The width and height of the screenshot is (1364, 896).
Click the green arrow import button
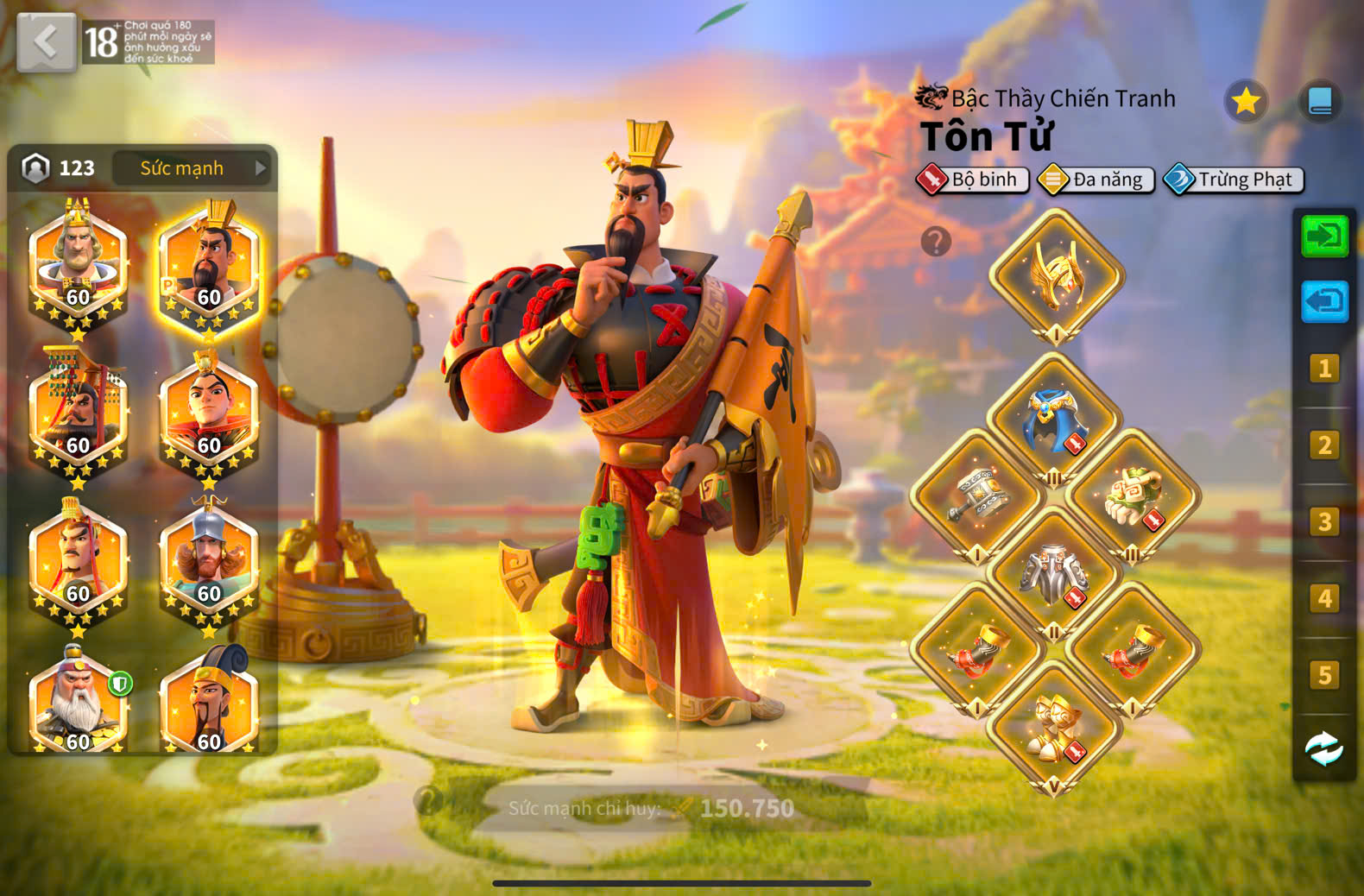tap(1324, 237)
